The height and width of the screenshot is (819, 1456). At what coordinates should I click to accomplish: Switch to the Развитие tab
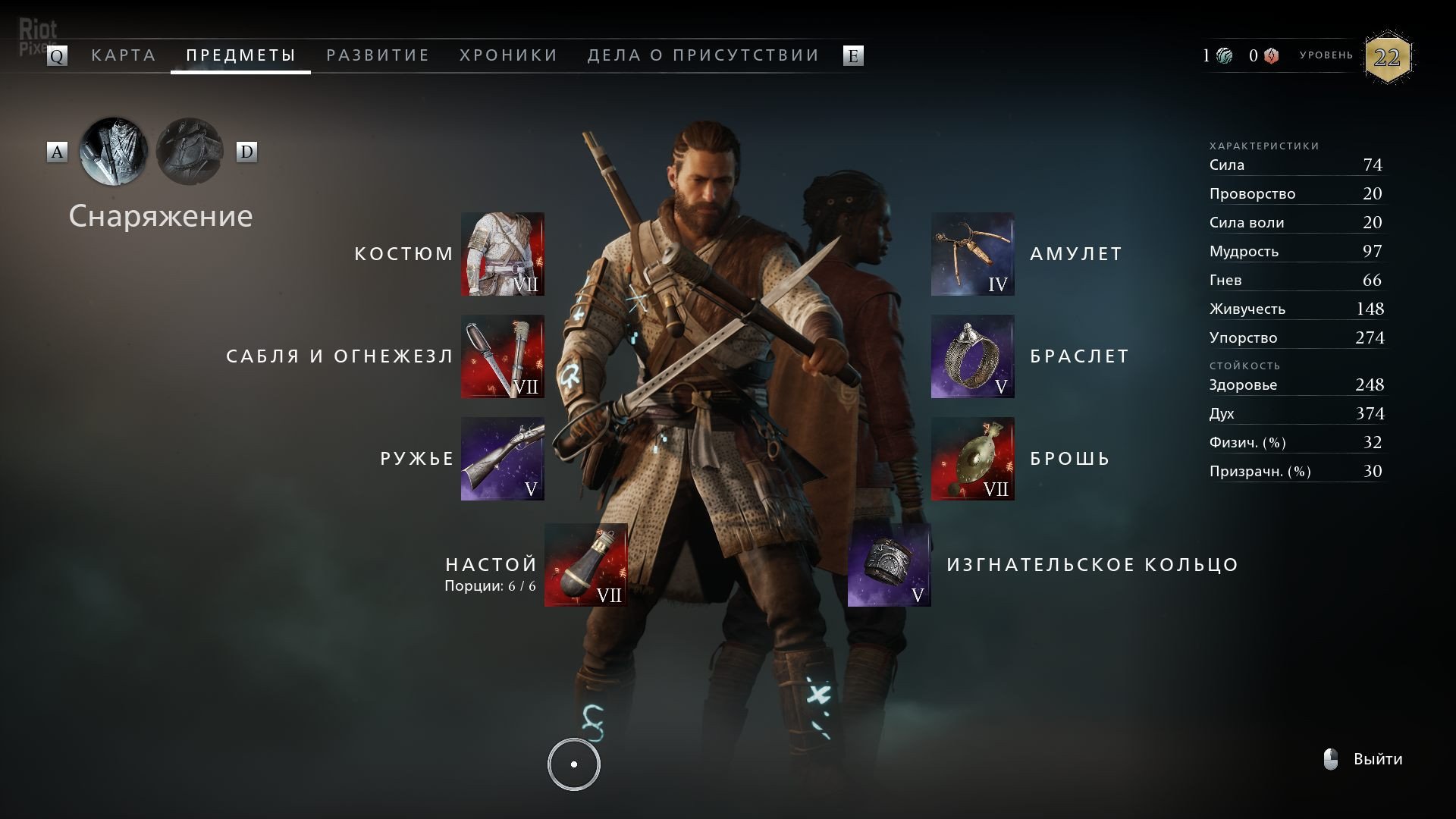click(378, 55)
